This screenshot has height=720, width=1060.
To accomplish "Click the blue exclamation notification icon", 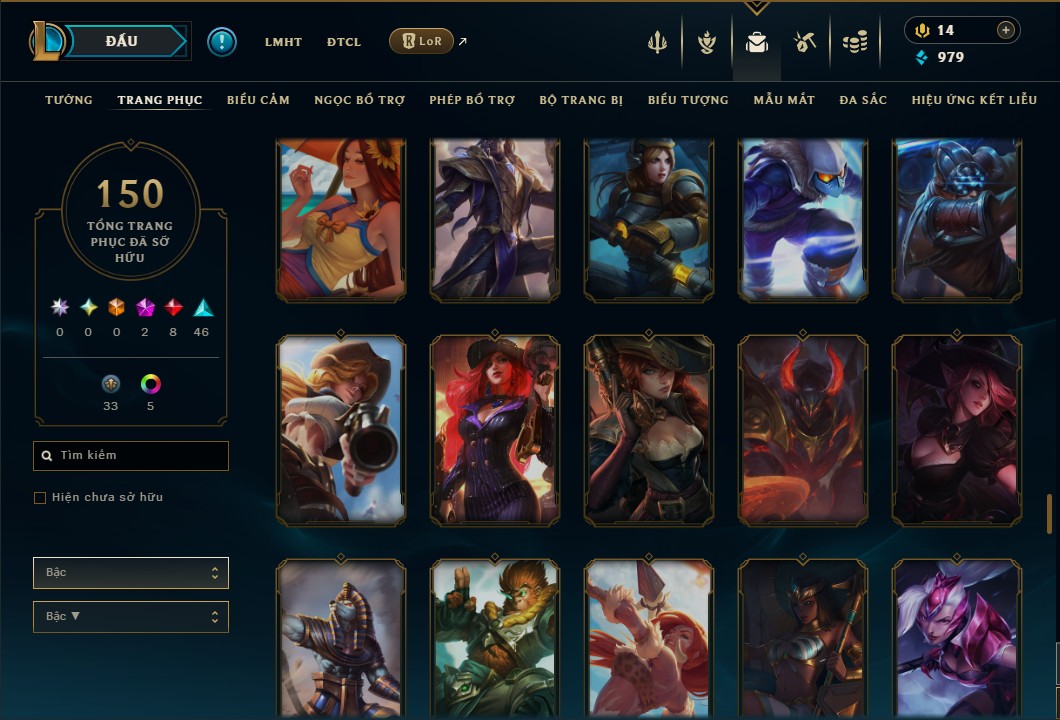I will [222, 42].
